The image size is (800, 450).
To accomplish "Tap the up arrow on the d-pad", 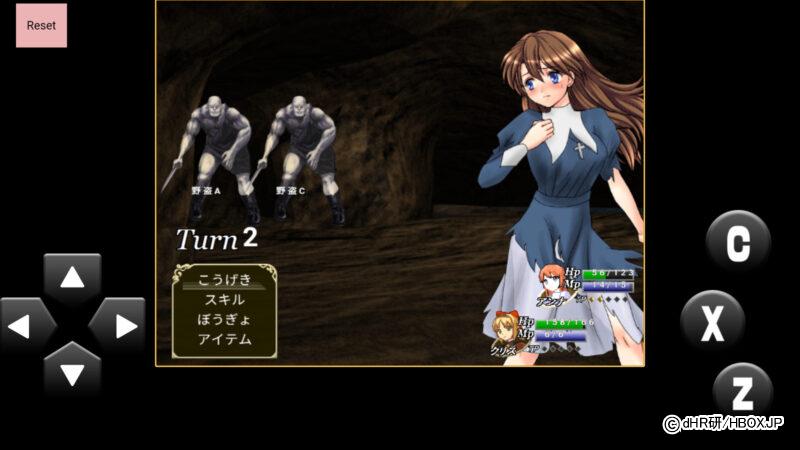I will (x=72, y=279).
